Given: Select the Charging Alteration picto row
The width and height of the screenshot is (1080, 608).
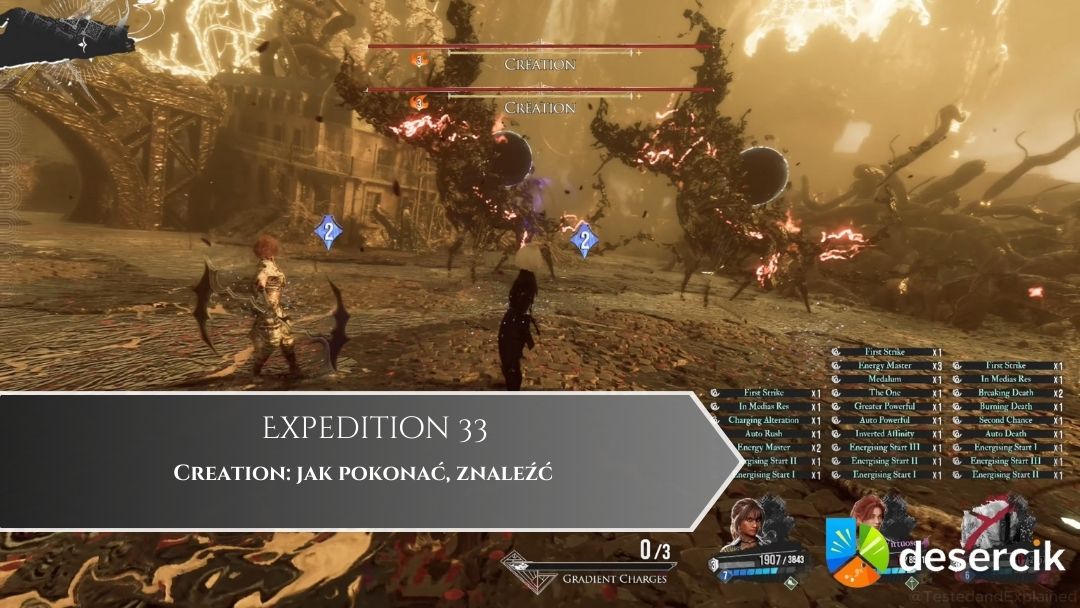Looking at the screenshot, I should [x=763, y=421].
